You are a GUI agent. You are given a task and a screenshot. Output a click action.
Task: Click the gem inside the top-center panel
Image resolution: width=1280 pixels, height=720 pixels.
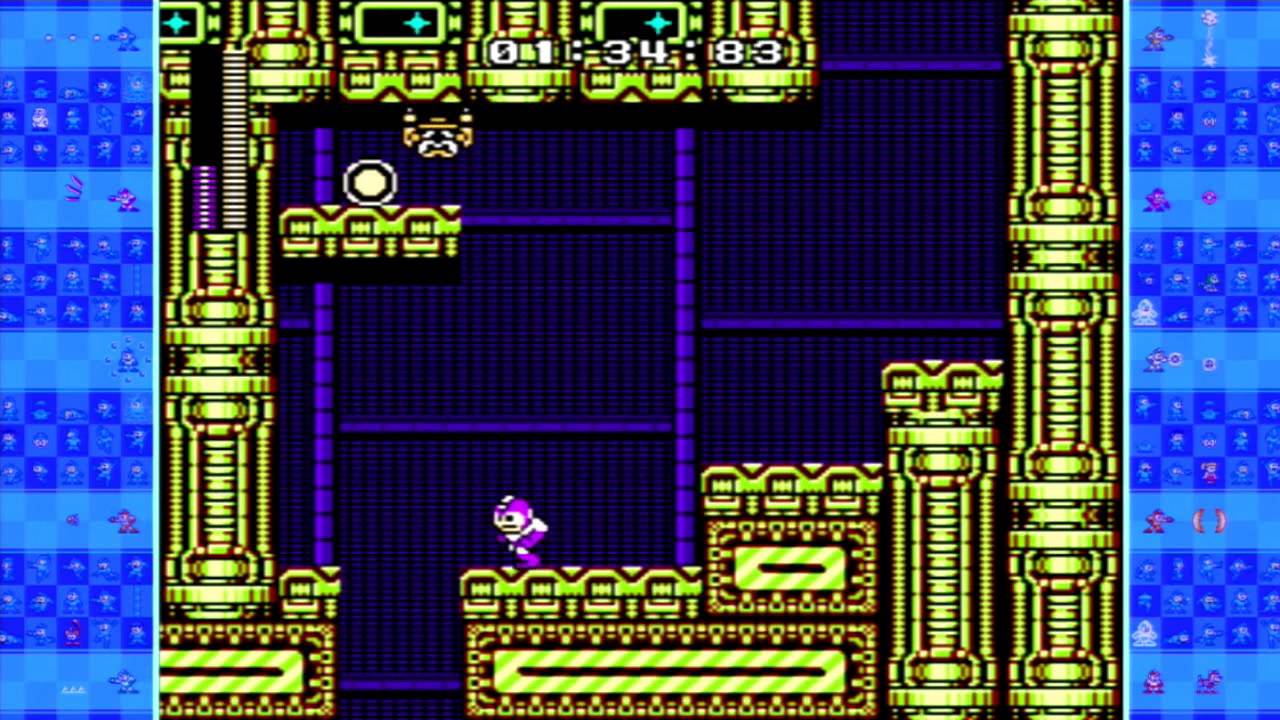[x=415, y=22]
